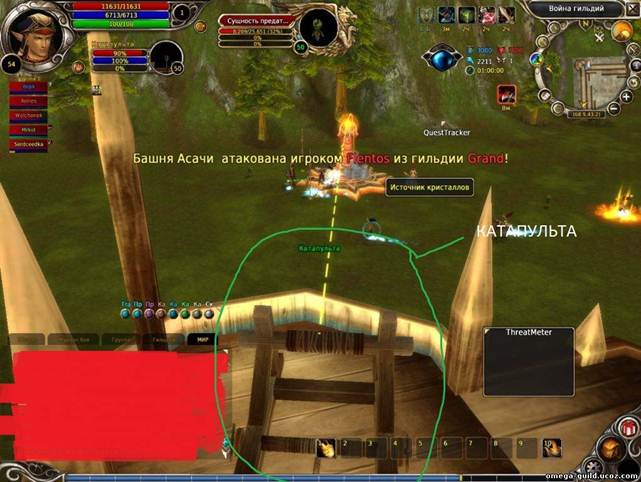Screen dimensions: 641x482
Task: Select party member Welchonok
Action: pyautogui.click(x=28, y=115)
